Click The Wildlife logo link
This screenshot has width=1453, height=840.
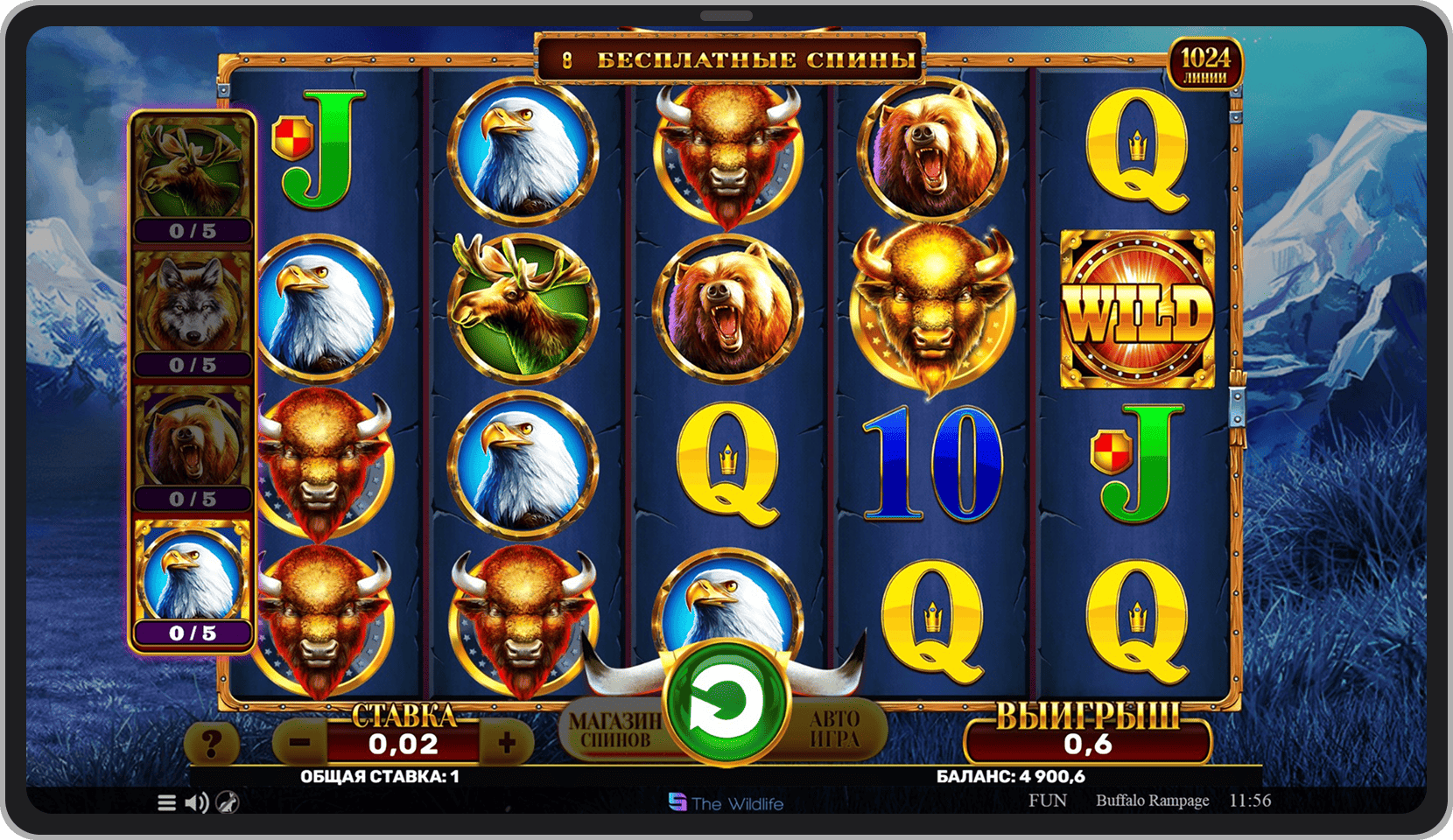[x=726, y=803]
